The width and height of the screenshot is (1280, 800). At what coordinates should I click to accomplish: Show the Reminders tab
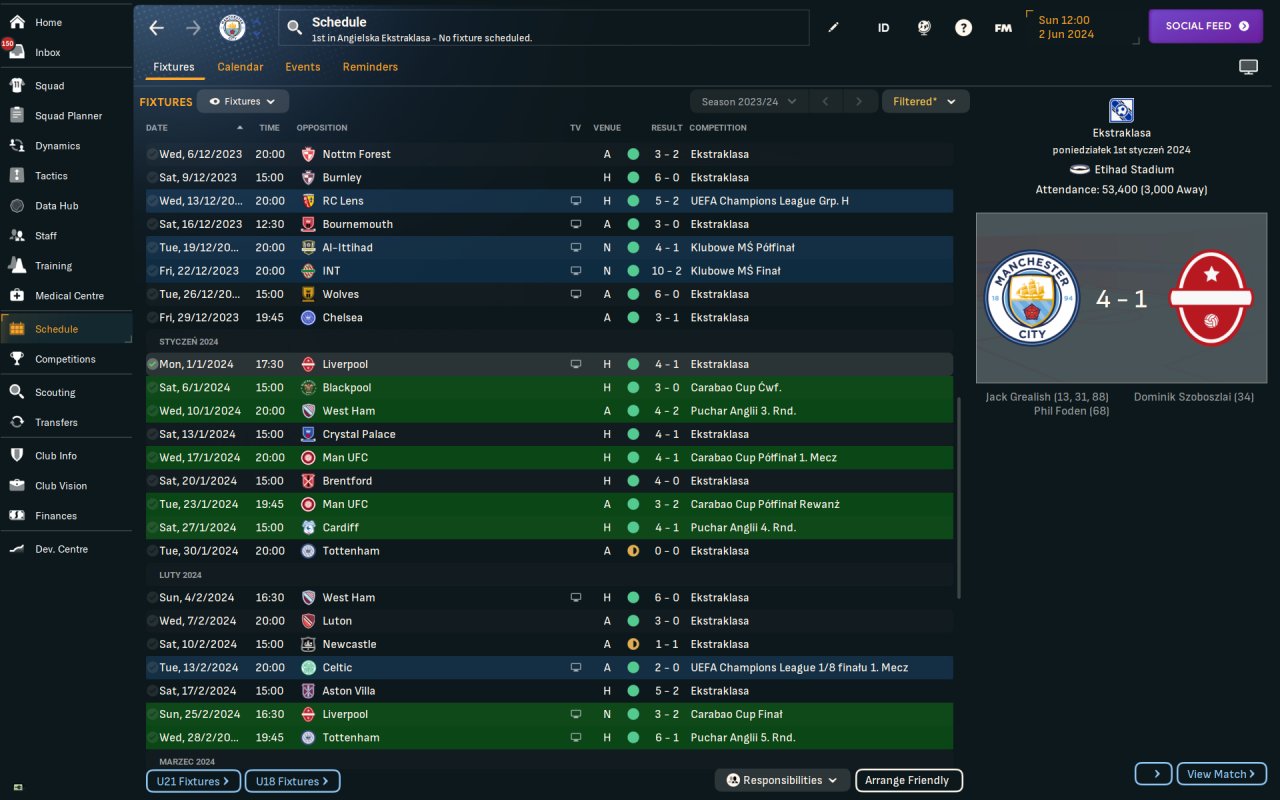coord(370,67)
